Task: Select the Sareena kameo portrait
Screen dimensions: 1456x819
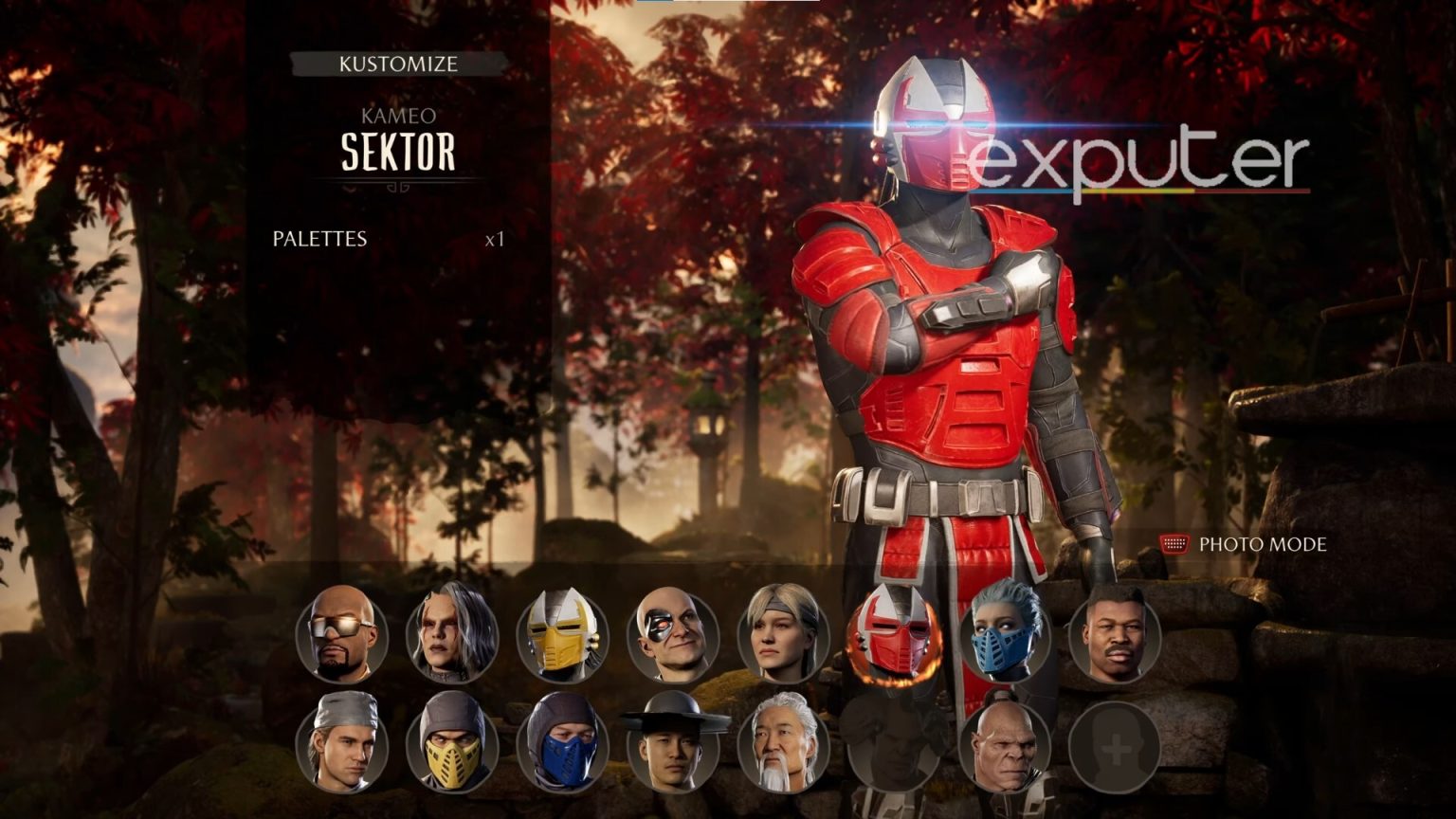Action: (x=452, y=638)
